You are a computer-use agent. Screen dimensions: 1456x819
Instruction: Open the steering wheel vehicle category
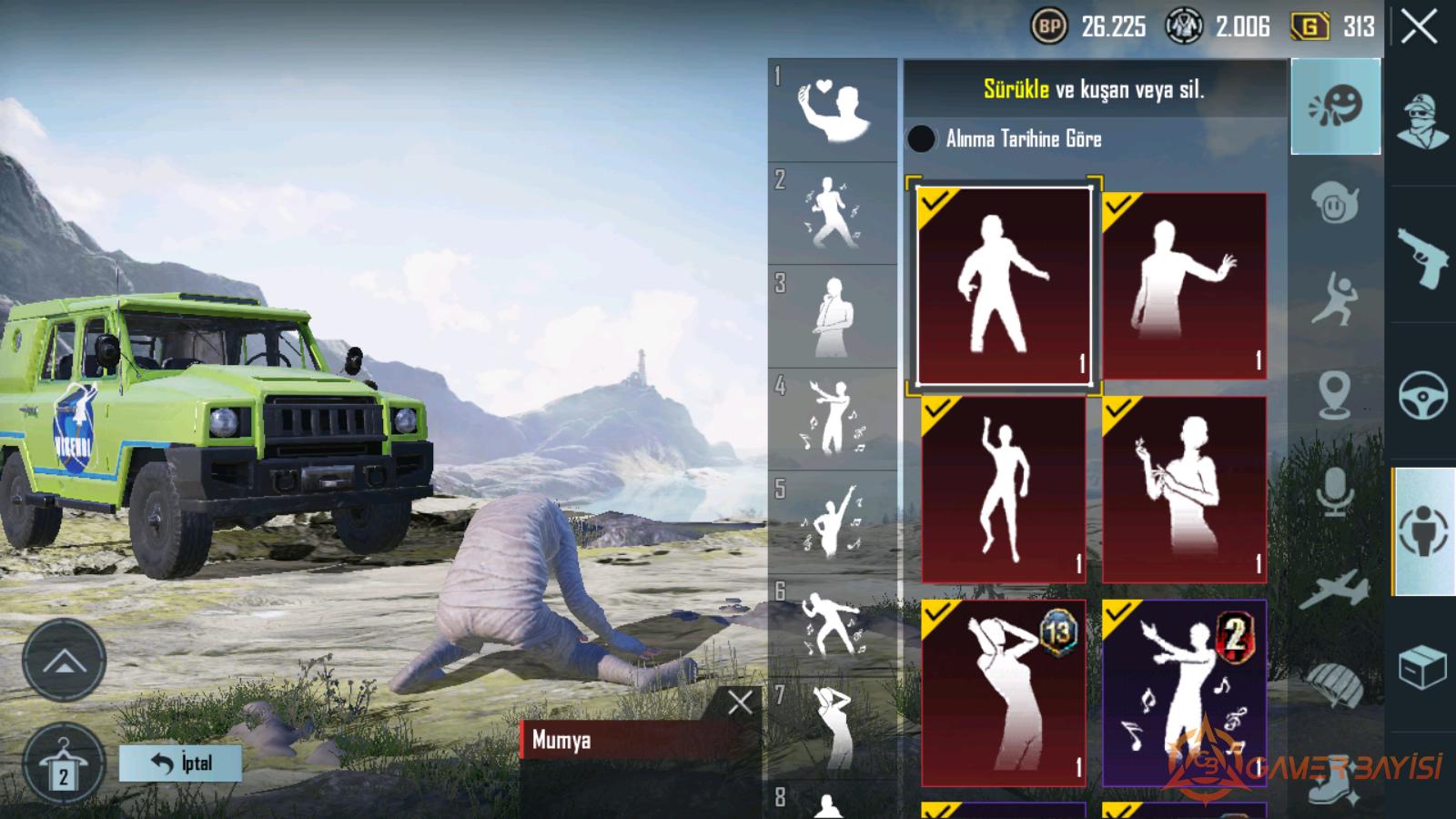(x=1422, y=395)
